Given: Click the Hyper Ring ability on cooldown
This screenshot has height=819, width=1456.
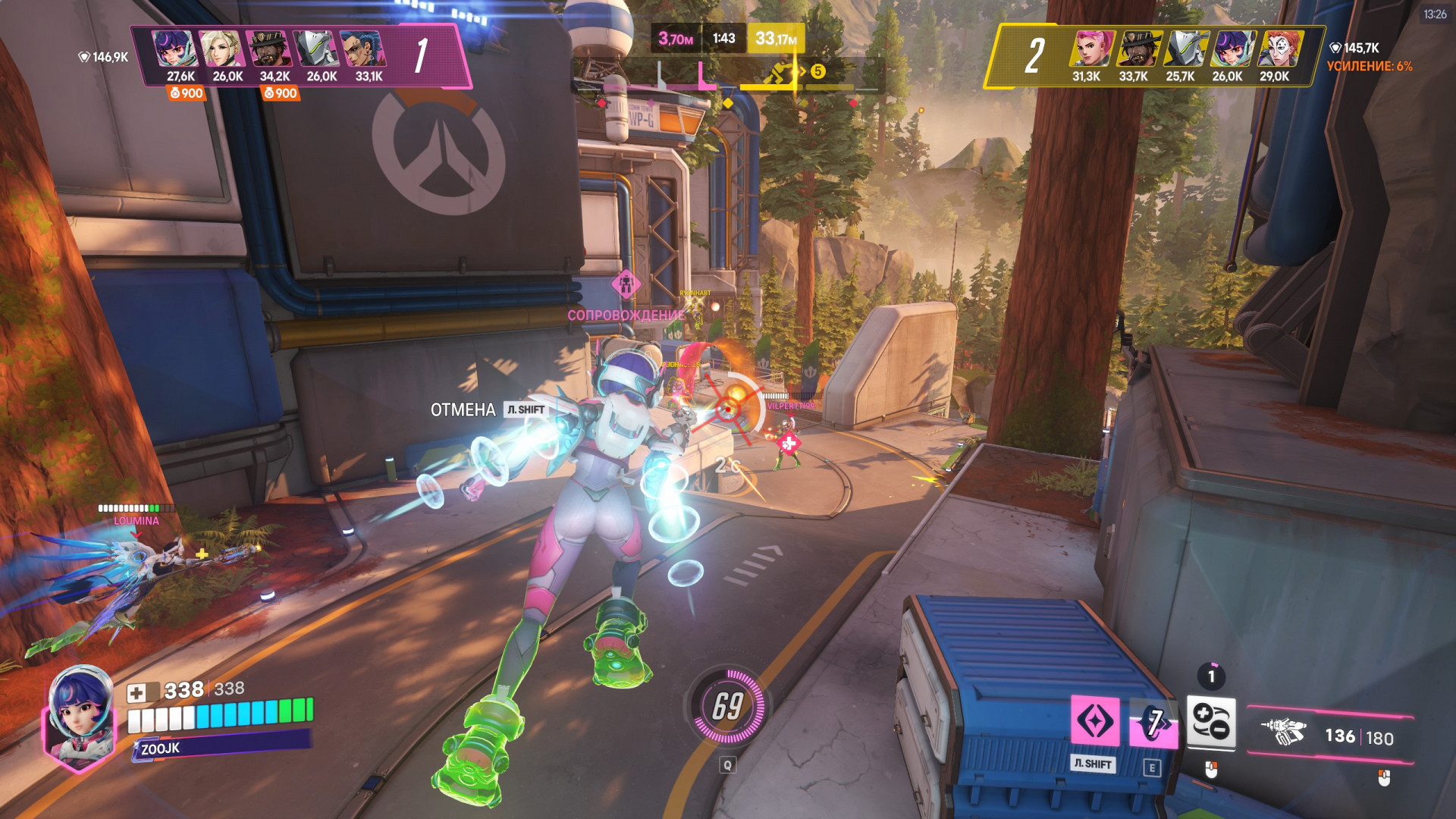Looking at the screenshot, I should [1153, 722].
